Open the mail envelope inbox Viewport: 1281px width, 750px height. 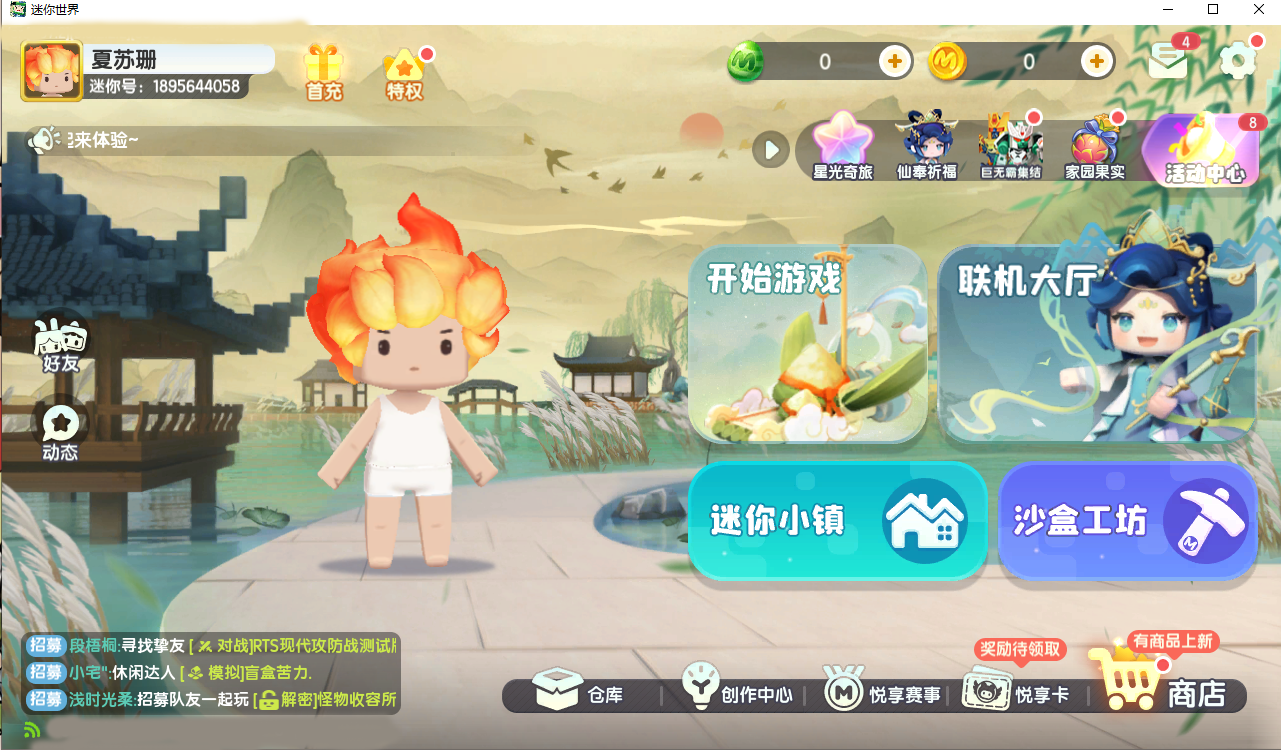click(1167, 62)
